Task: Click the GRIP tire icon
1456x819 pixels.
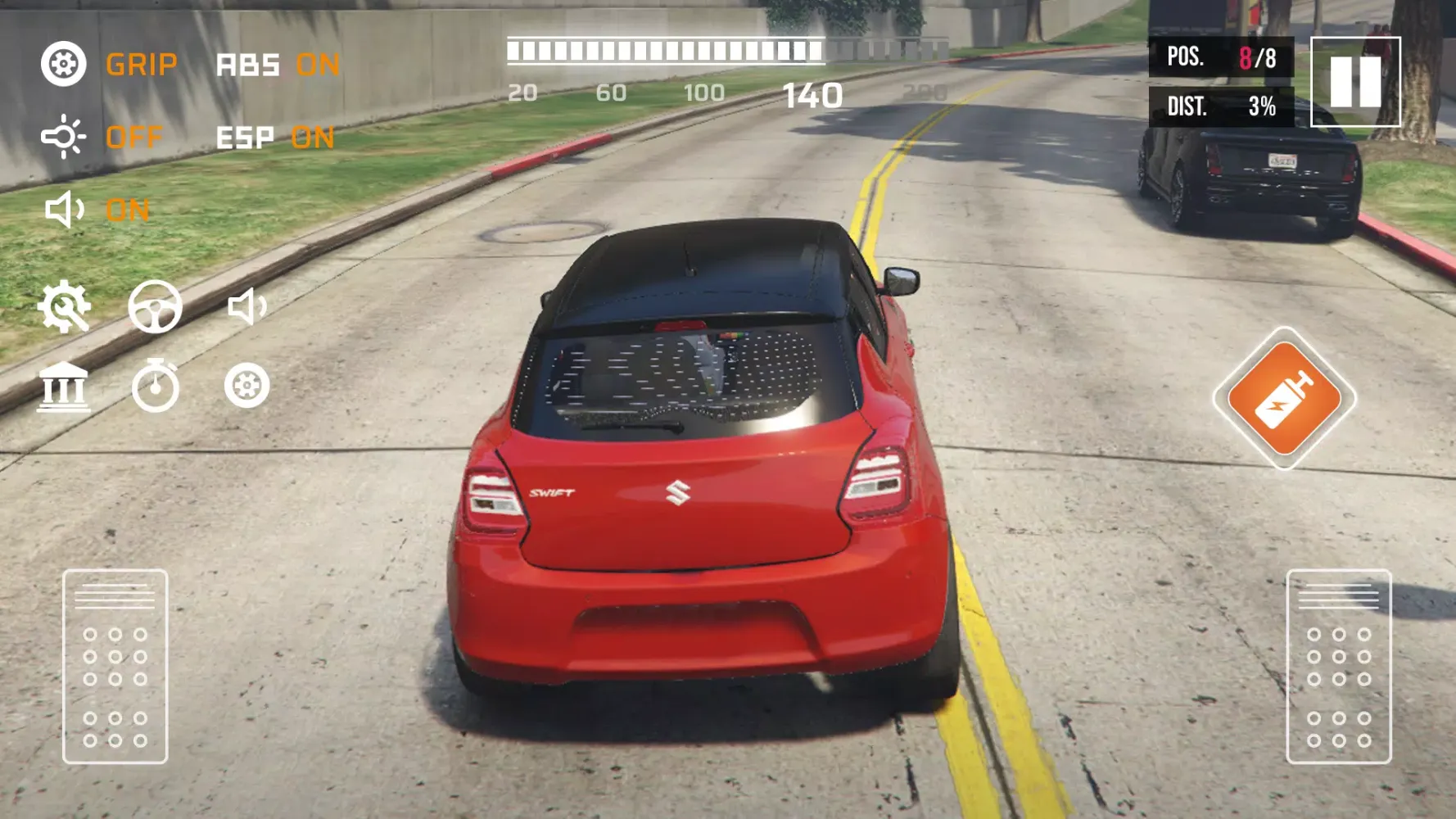Action: tap(64, 63)
